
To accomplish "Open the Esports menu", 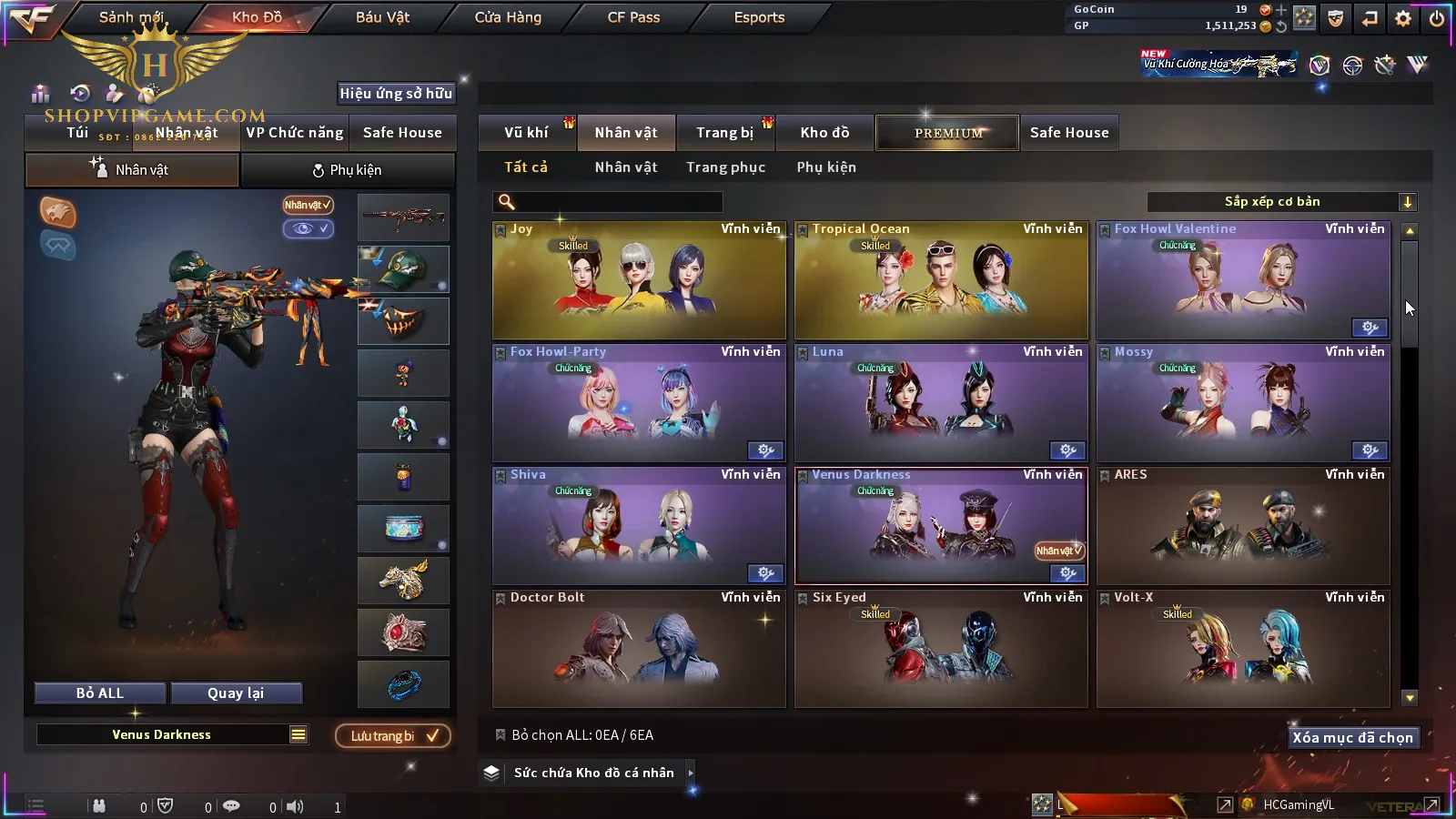I will 759,17.
